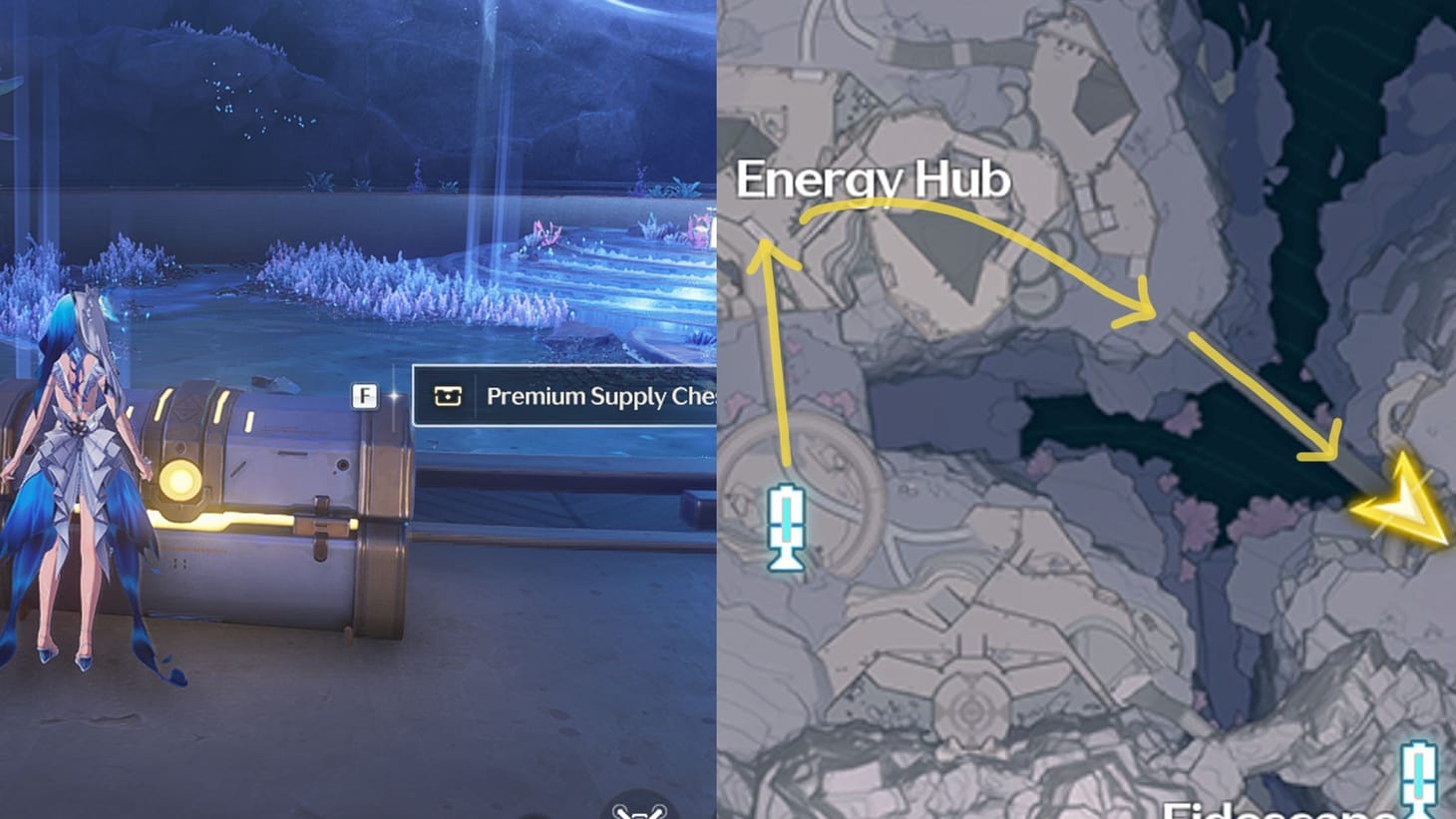Click the chest icon beside Premium Supply Chest text
1456x819 pixels.
tap(447, 396)
